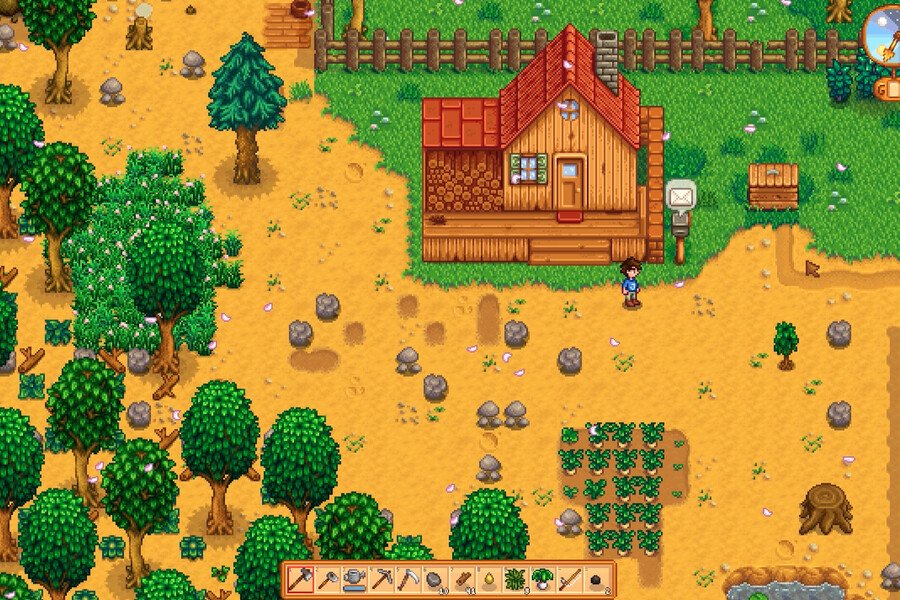
Task: Select the axe in the hotbar
Action: coord(301,579)
